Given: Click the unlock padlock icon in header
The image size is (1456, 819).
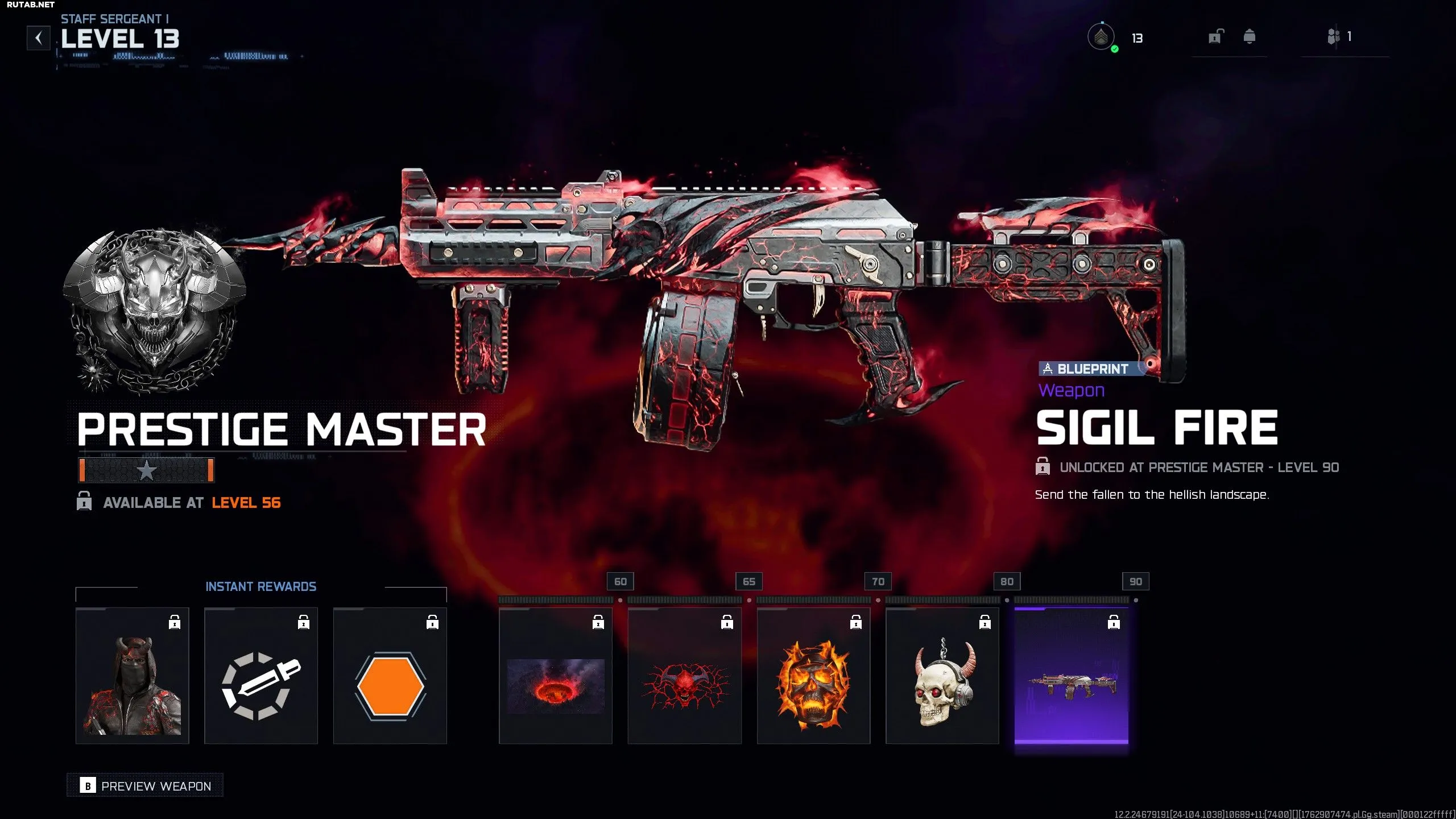Looking at the screenshot, I should (x=1215, y=37).
